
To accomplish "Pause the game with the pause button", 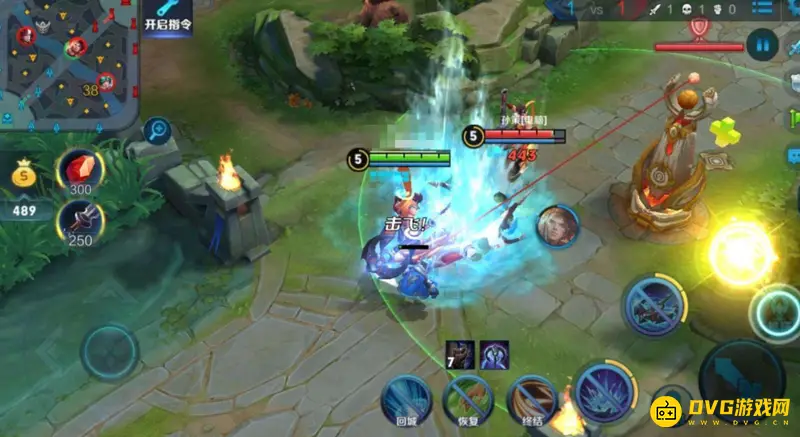I will [762, 44].
